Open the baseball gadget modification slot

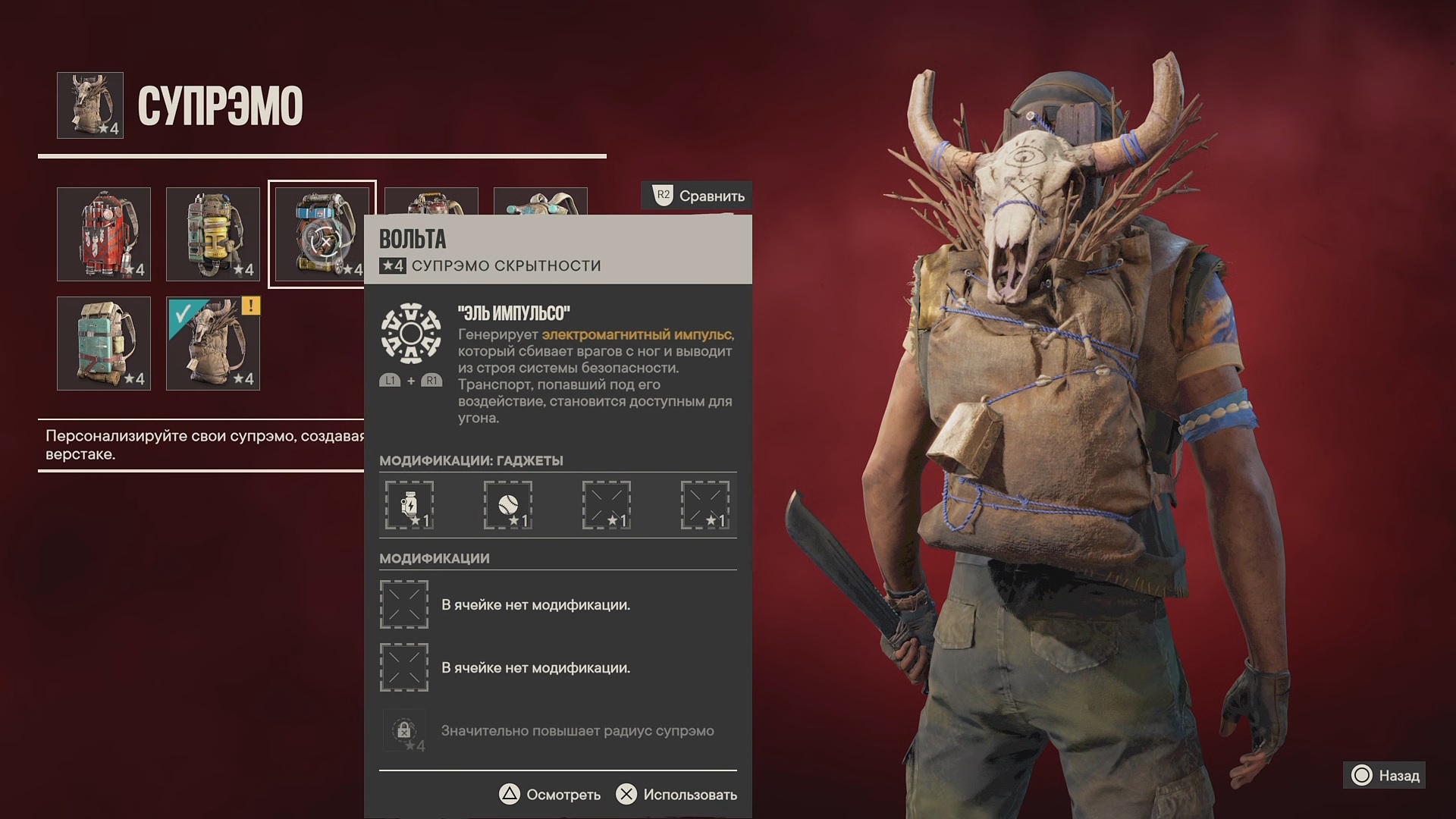click(x=508, y=505)
